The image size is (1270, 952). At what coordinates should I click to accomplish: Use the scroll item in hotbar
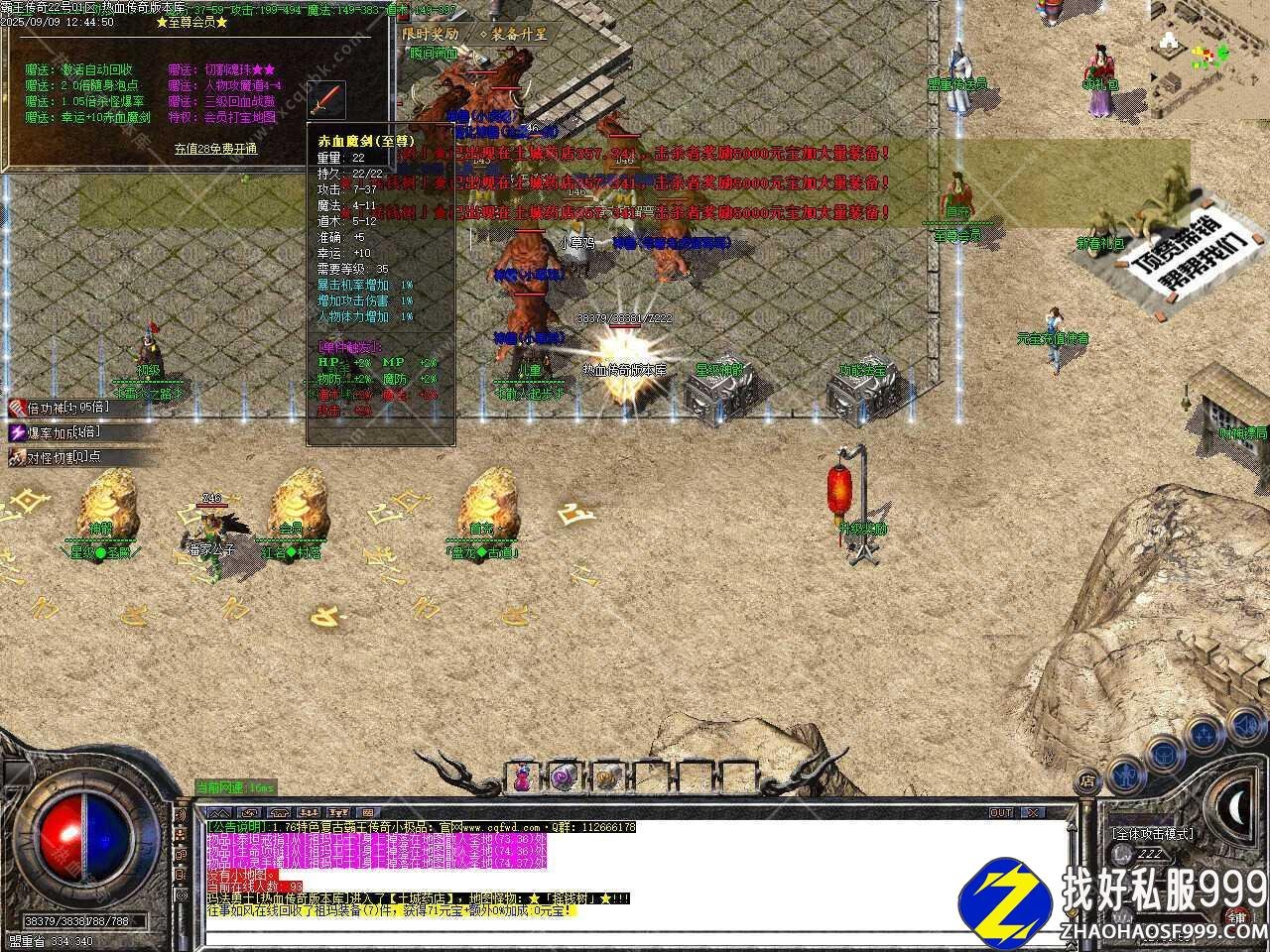[606, 777]
